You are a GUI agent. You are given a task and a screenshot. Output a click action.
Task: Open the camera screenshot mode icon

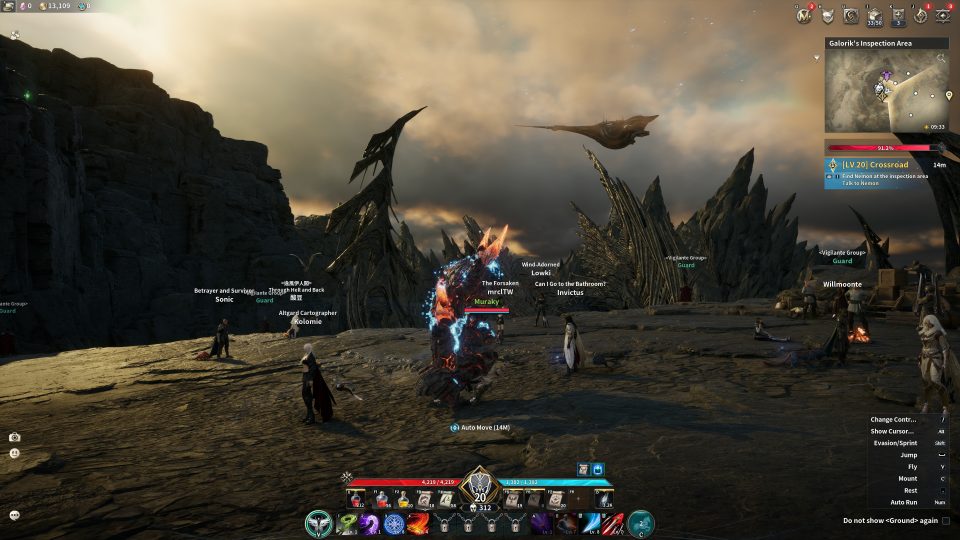tap(15, 437)
